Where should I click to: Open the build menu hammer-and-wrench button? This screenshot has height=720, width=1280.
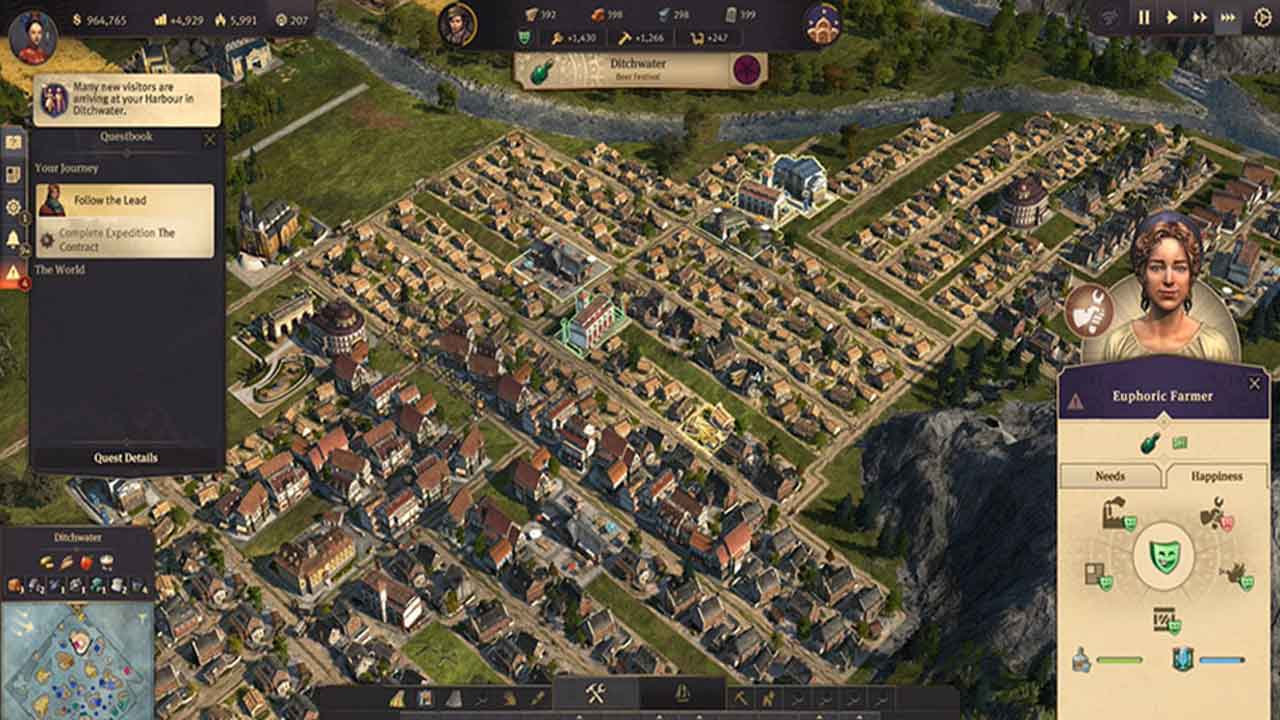point(596,695)
